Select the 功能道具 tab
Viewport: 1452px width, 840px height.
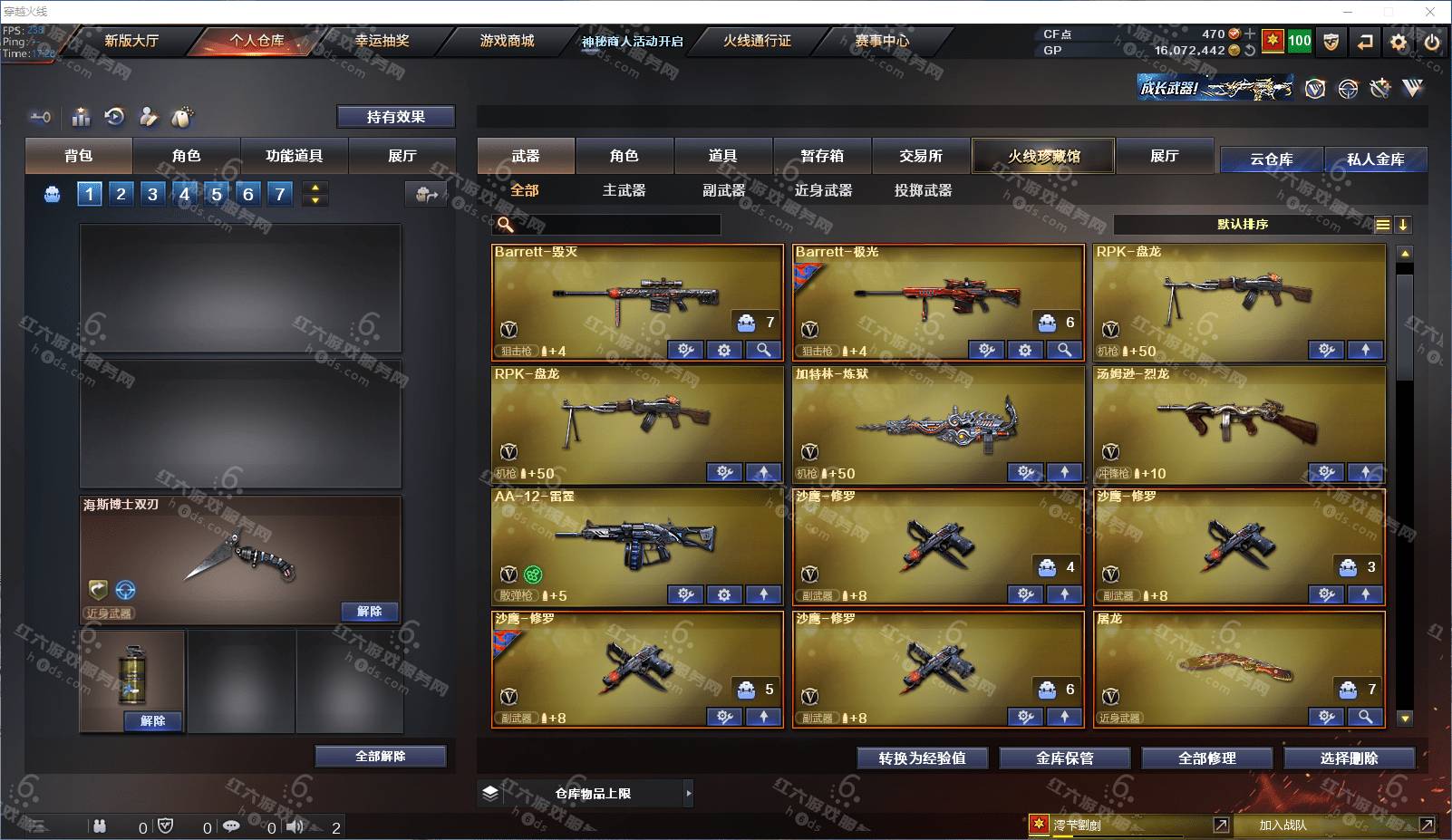pos(294,156)
